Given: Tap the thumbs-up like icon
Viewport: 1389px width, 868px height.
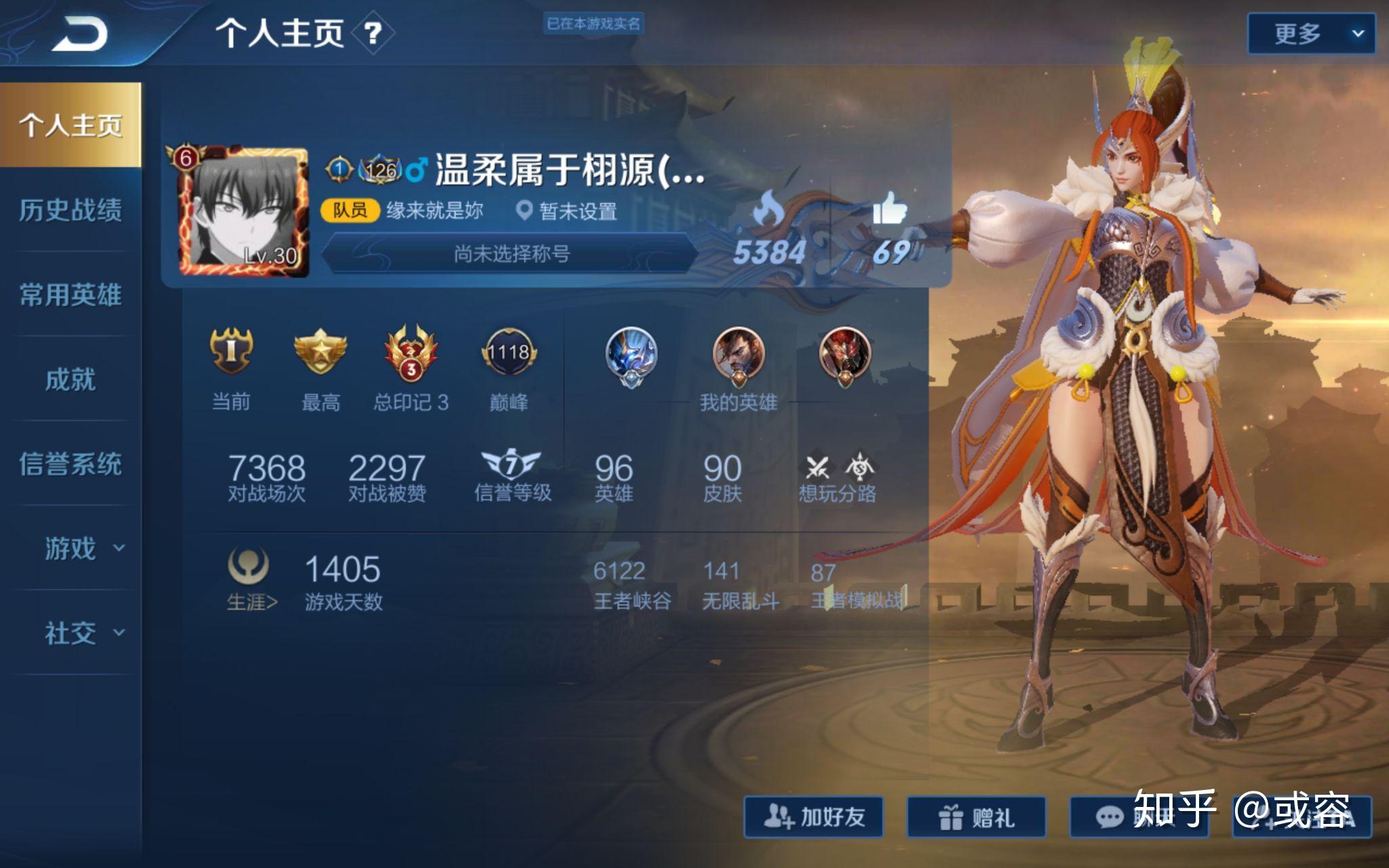Looking at the screenshot, I should coord(889,208).
